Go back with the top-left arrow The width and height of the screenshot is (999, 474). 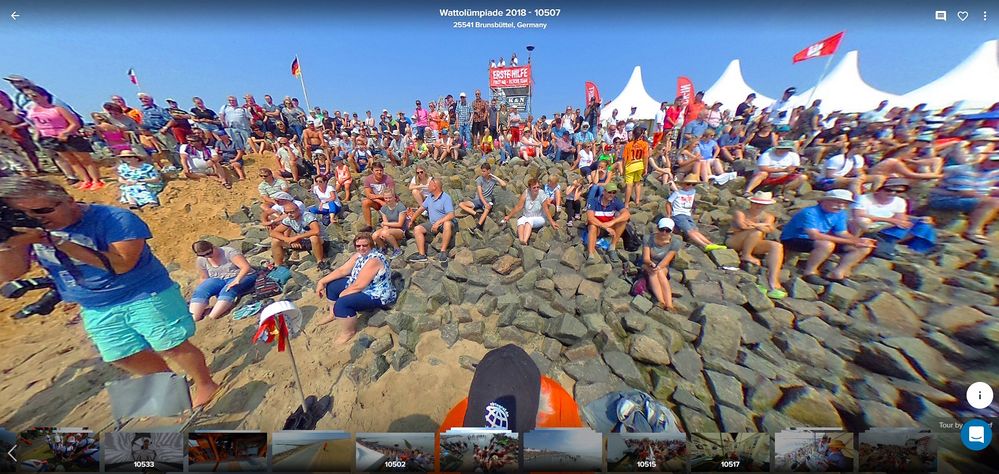pyautogui.click(x=15, y=16)
